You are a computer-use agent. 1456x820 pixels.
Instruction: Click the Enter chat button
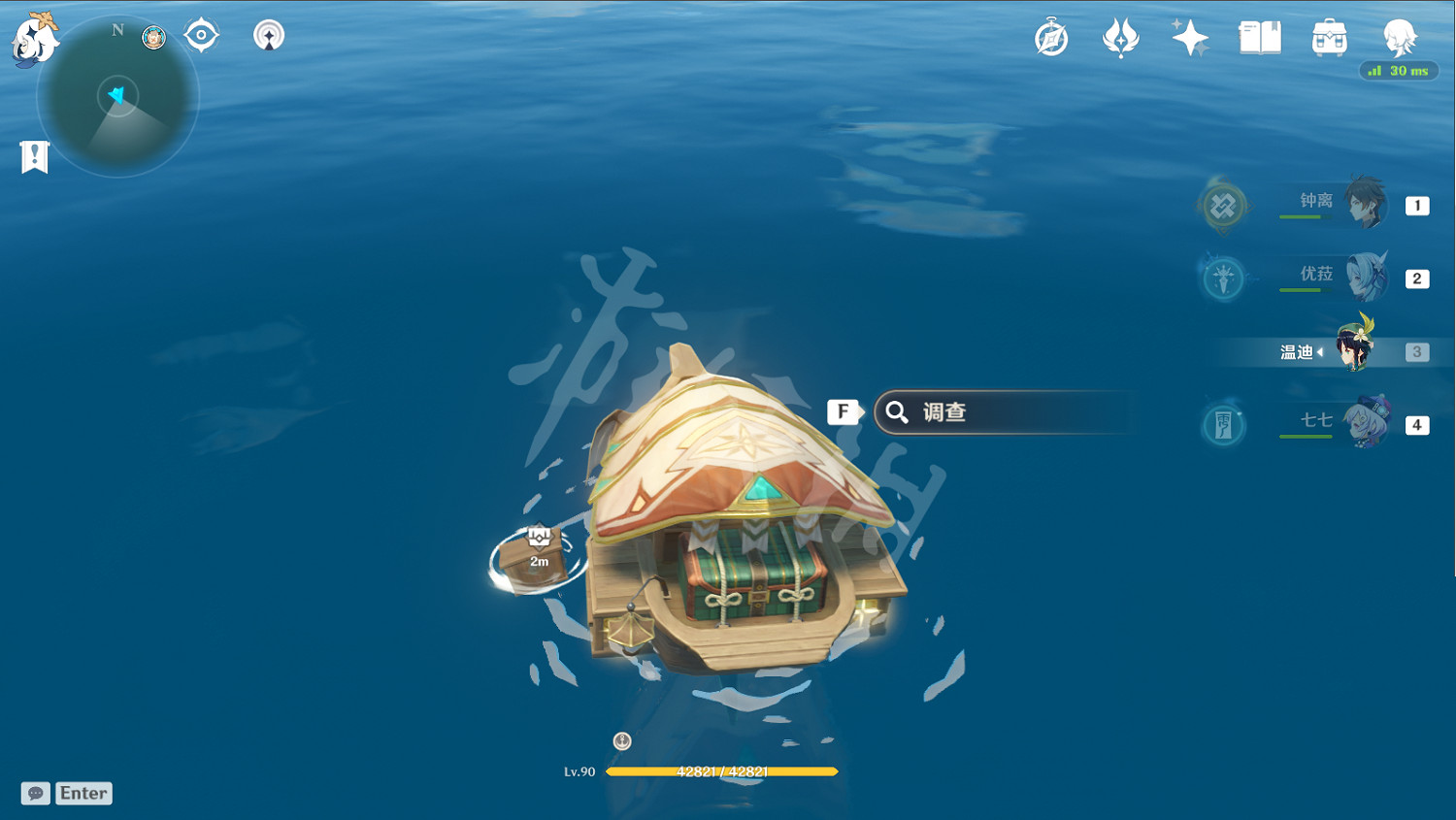83,793
